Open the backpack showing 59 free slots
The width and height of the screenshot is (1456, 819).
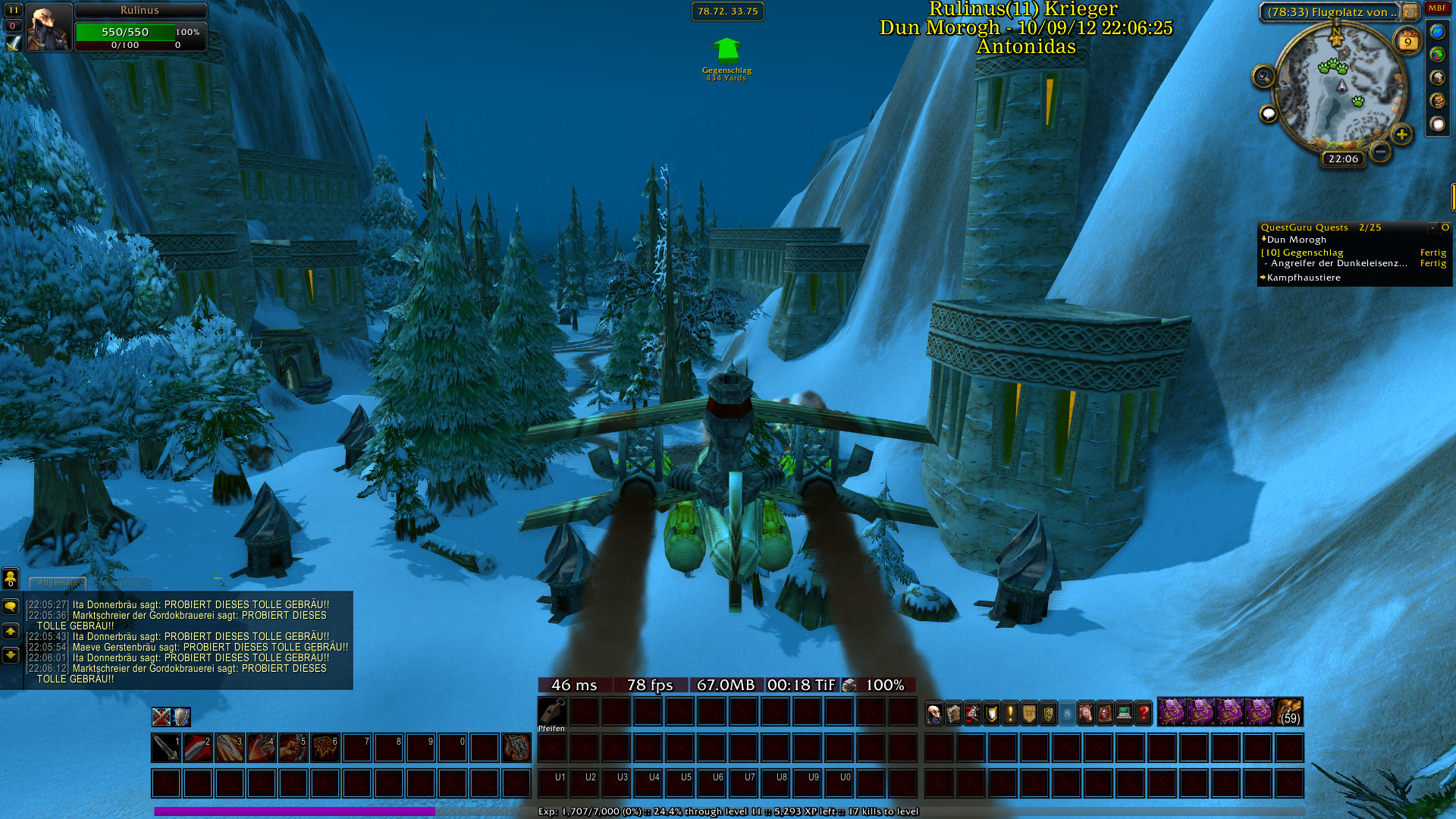(1289, 712)
